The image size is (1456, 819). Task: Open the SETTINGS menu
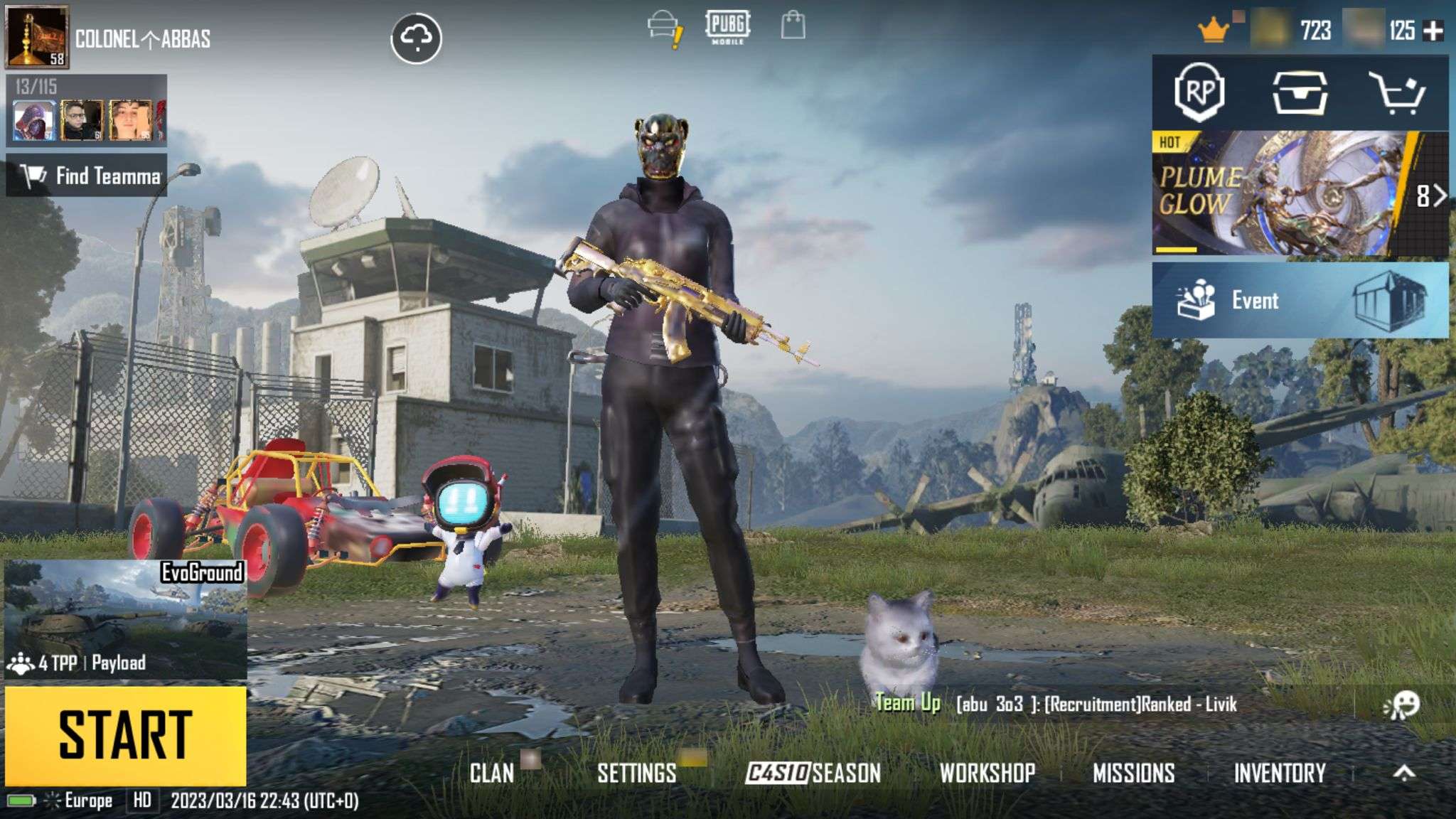click(x=636, y=773)
